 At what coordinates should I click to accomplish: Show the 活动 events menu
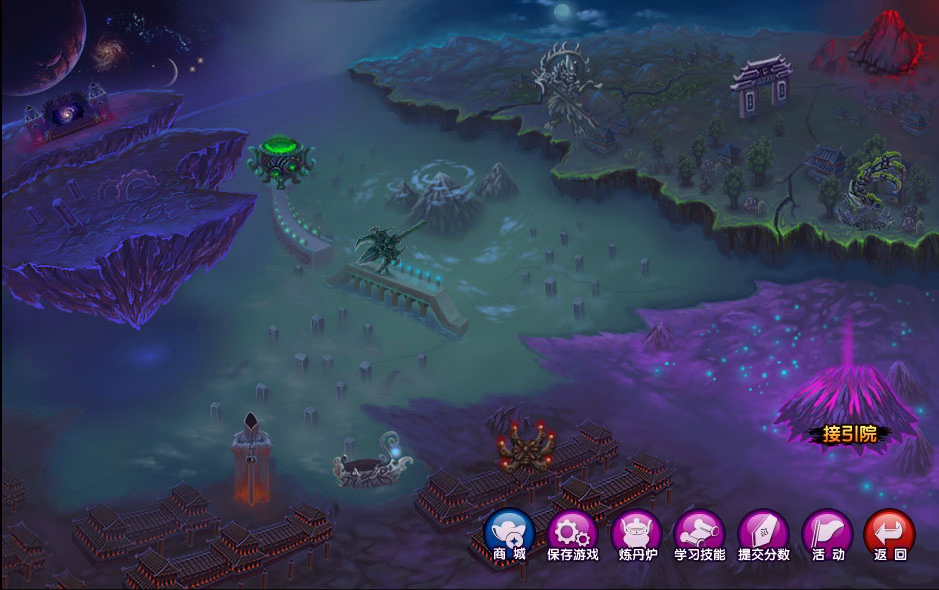click(x=827, y=533)
